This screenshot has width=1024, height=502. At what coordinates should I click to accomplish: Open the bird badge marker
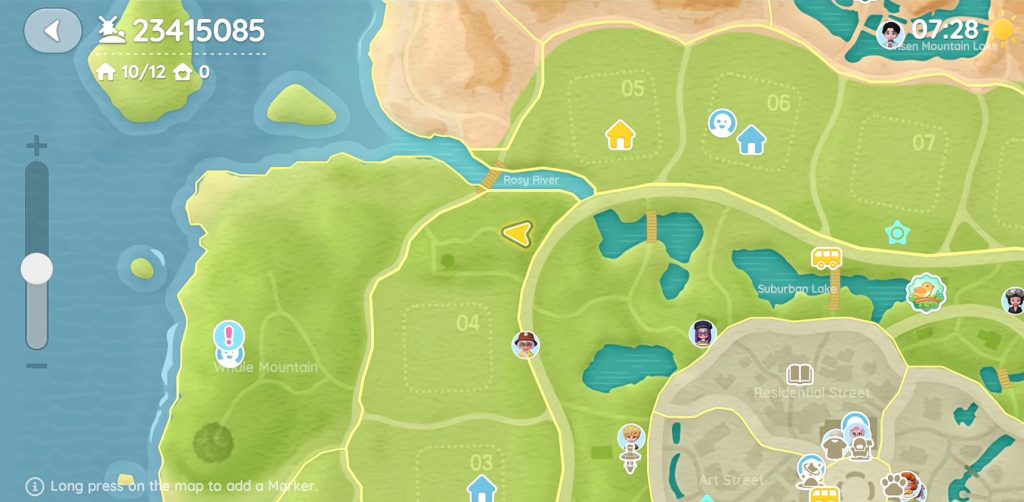(926, 292)
